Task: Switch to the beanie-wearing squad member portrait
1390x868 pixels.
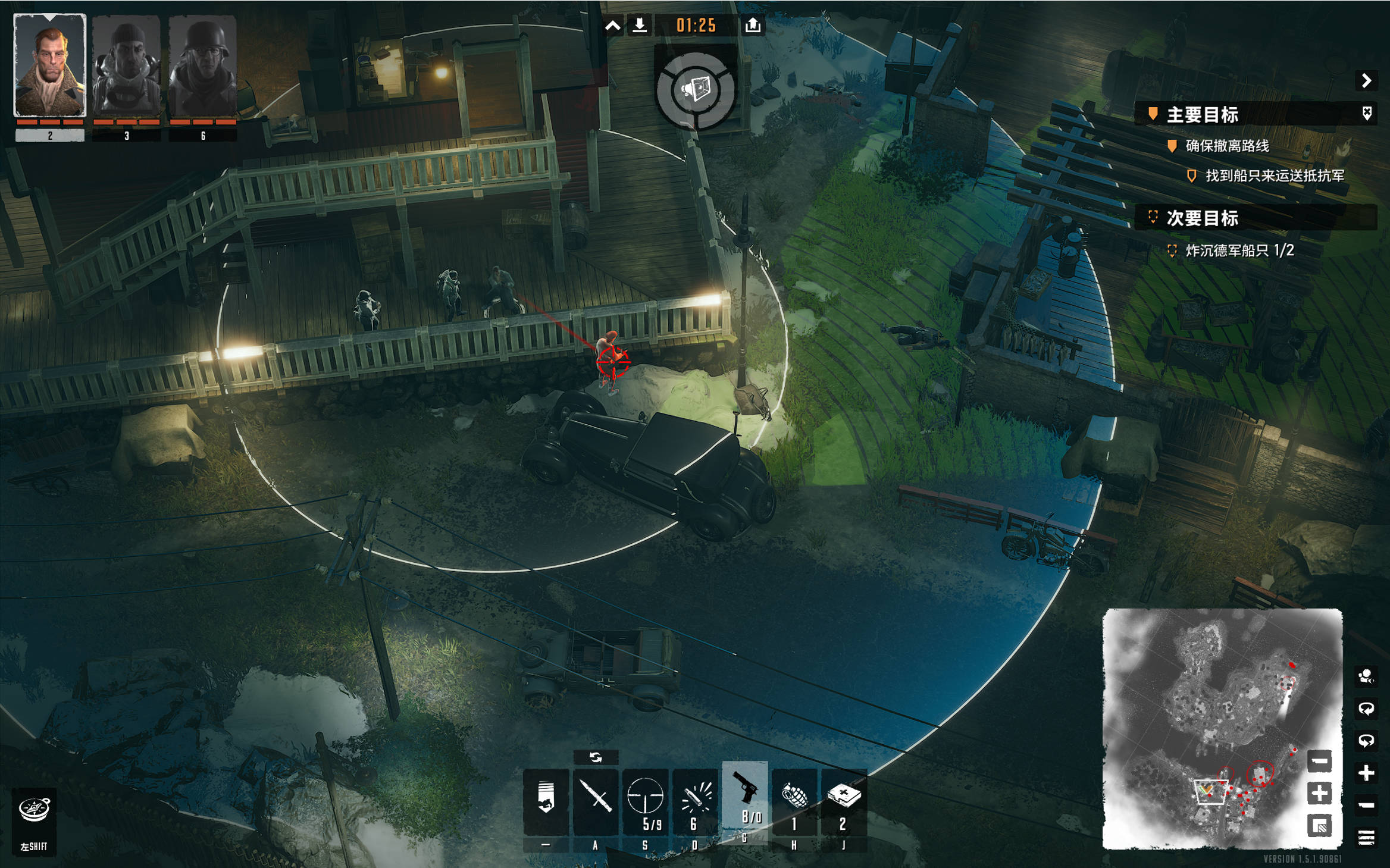Action: click(x=126, y=65)
